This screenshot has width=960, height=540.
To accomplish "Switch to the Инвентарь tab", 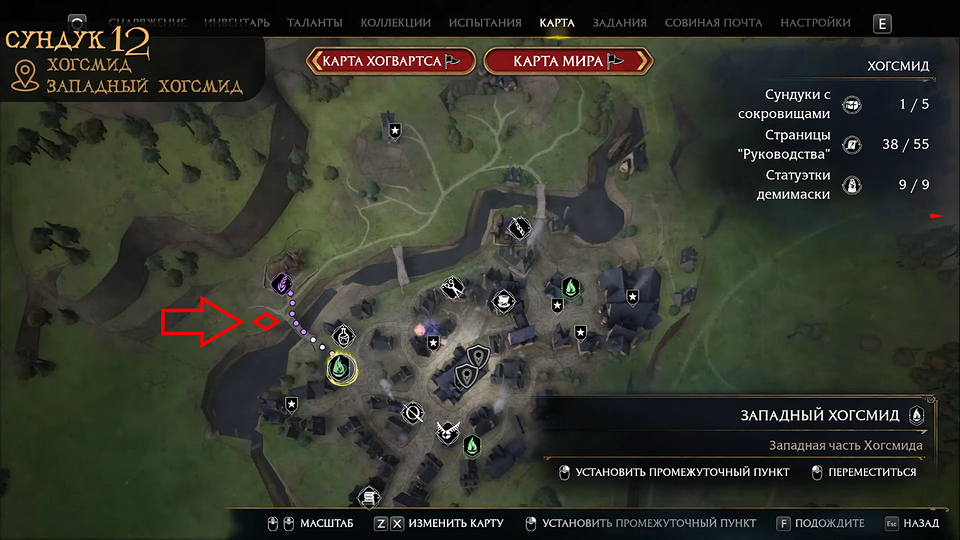I will [x=237, y=22].
